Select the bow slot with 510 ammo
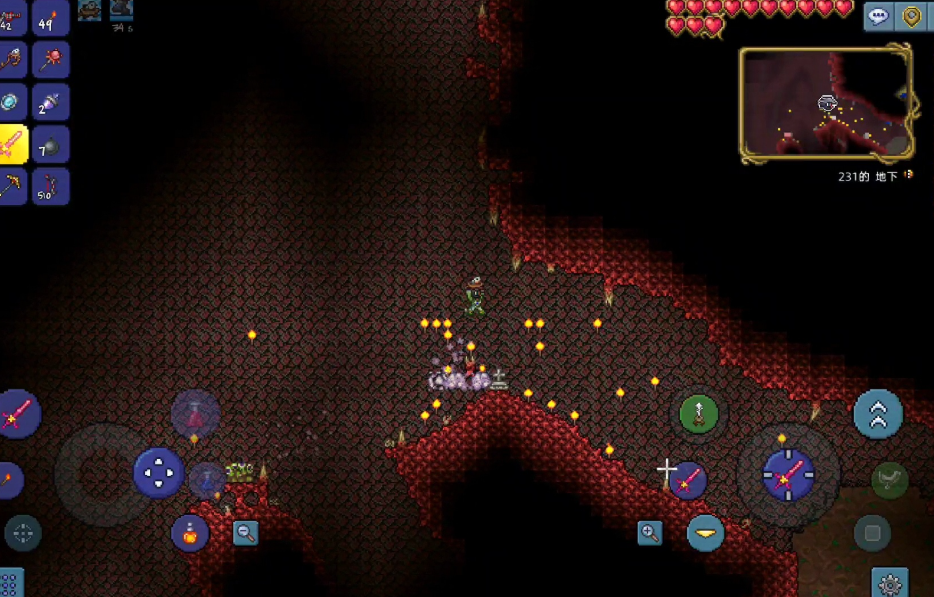934x597 pixels. (51, 186)
